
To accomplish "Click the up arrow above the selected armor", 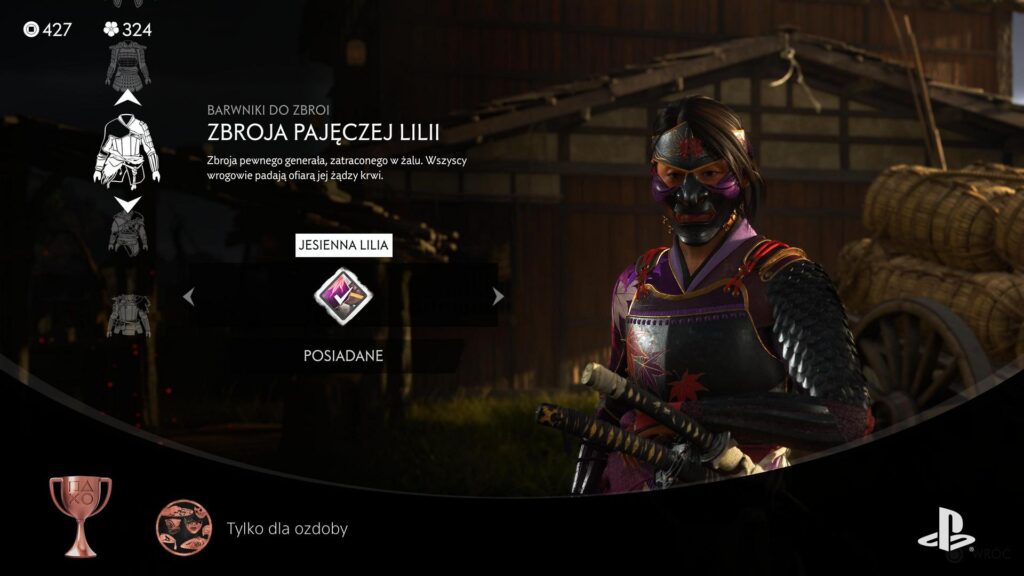I will point(127,99).
